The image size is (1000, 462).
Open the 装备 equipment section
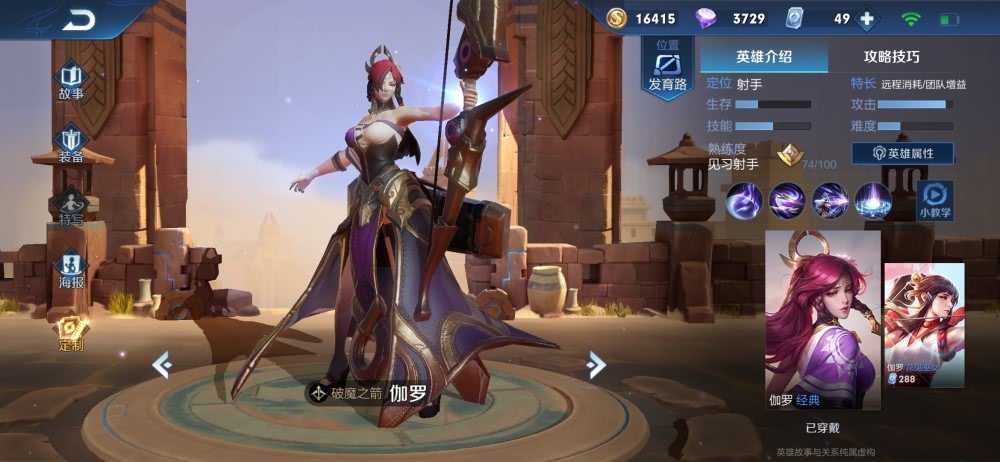(x=70, y=144)
